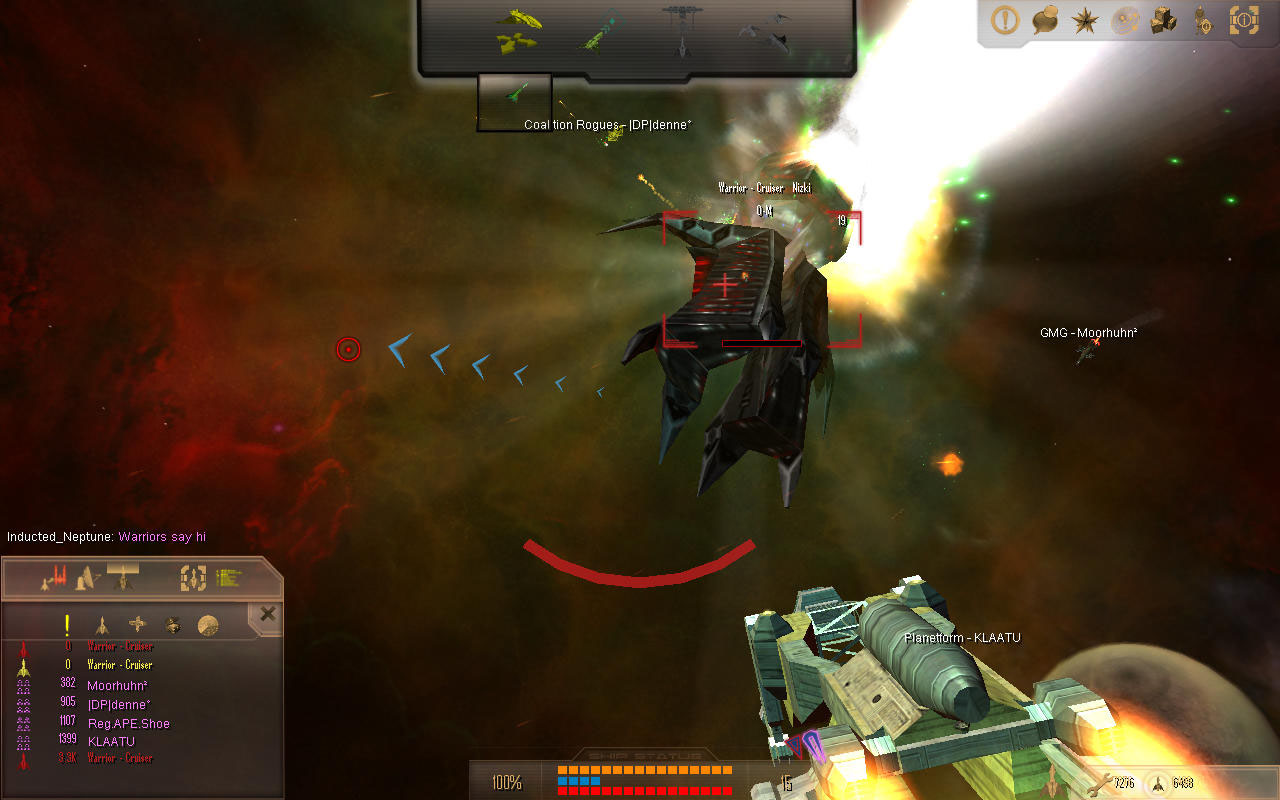Open the chat bubbles icon in top-right toolbar

(1043, 21)
